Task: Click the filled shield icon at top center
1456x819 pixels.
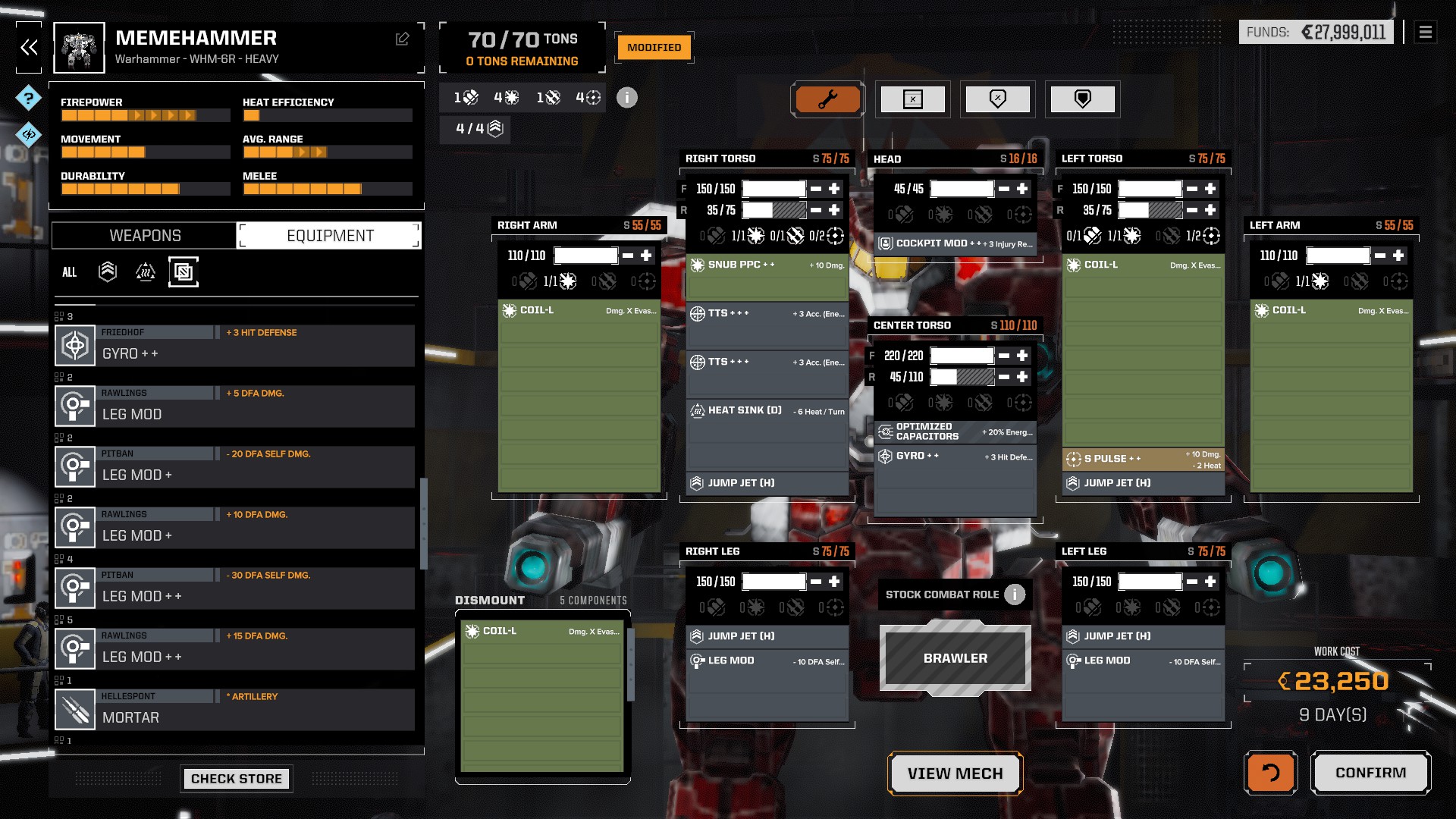Action: (1083, 98)
